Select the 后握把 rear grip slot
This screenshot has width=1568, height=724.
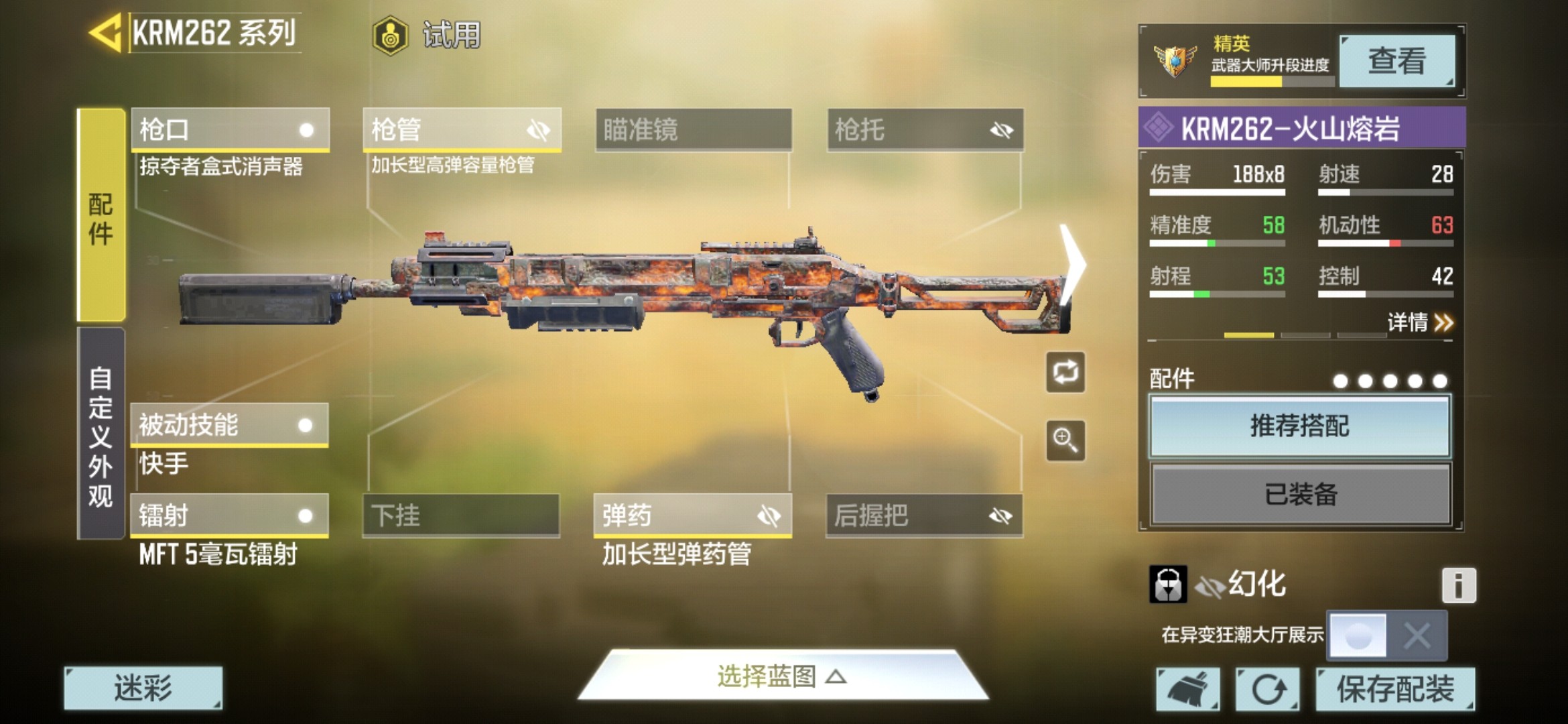(924, 516)
